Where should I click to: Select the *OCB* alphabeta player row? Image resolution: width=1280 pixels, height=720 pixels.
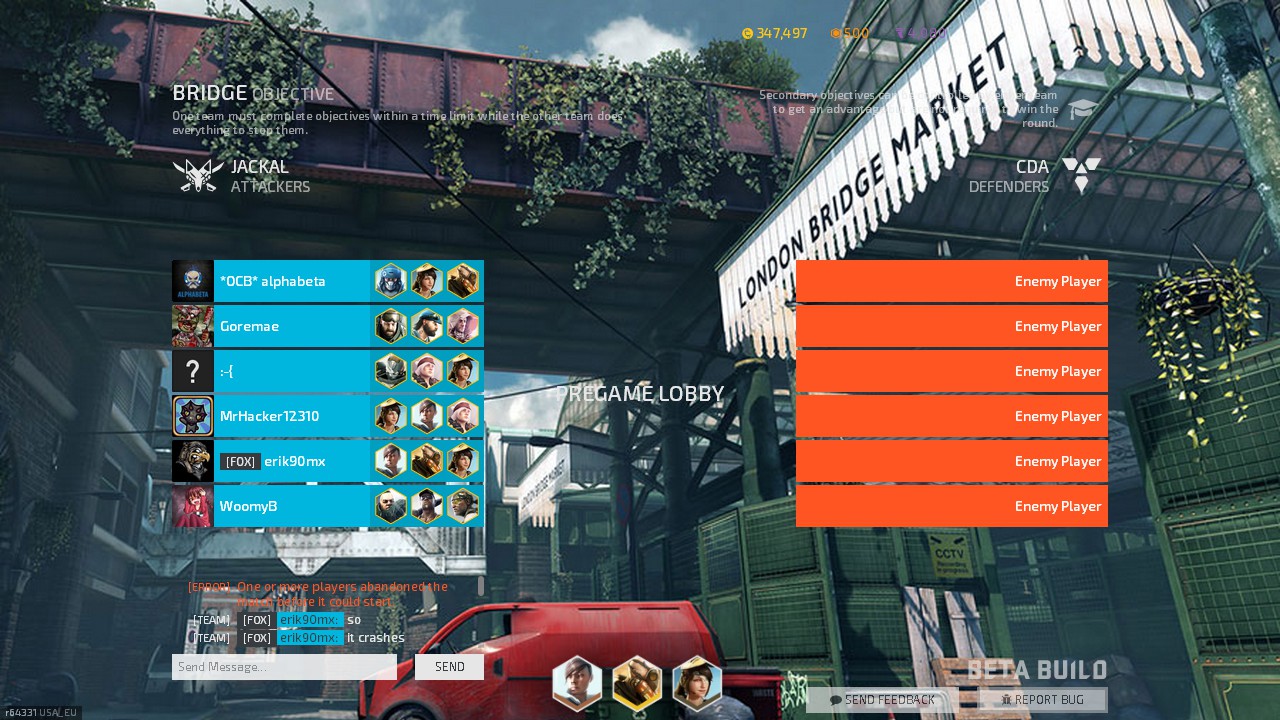290,281
